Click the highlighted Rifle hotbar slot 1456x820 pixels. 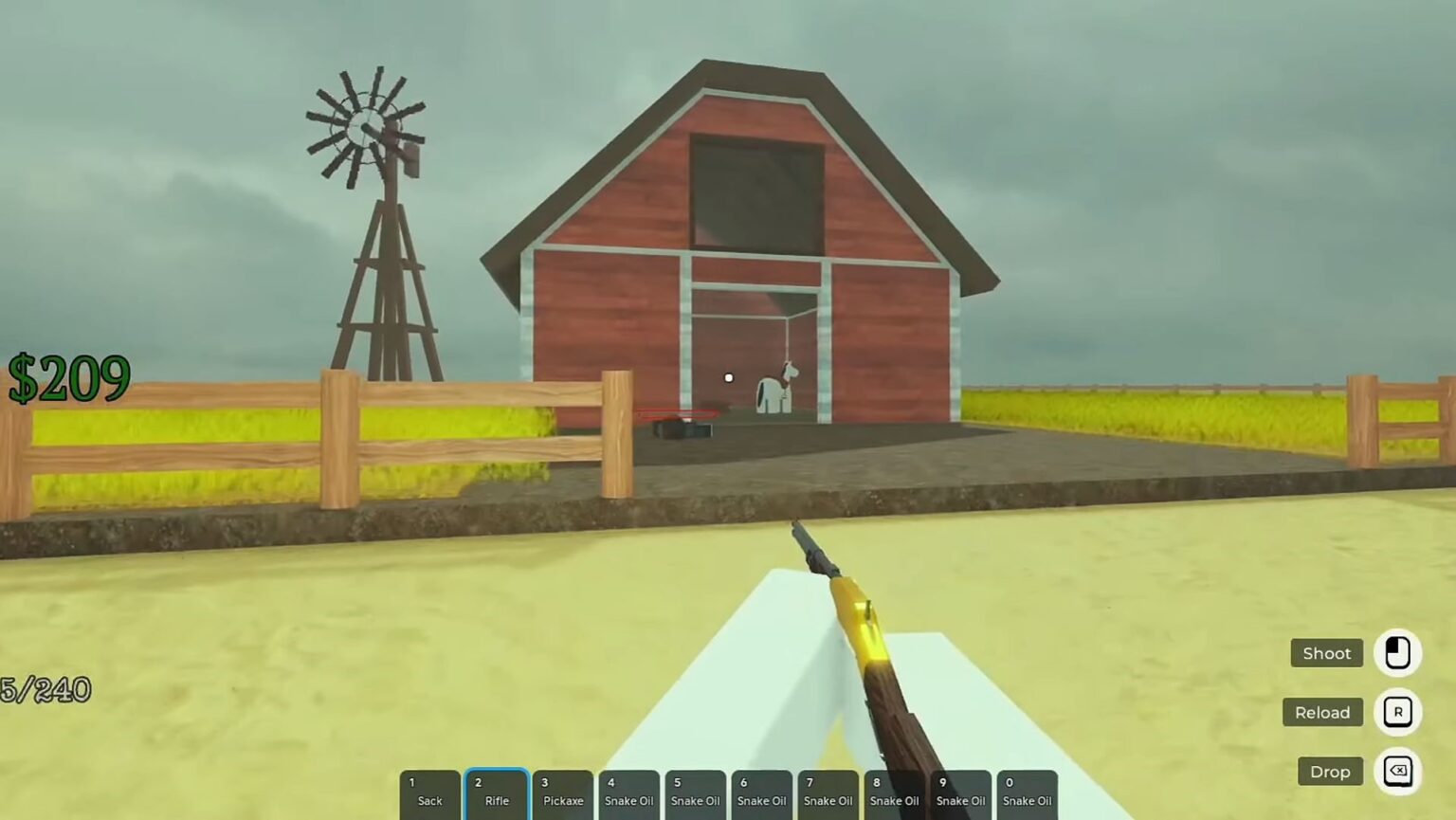(x=496, y=793)
